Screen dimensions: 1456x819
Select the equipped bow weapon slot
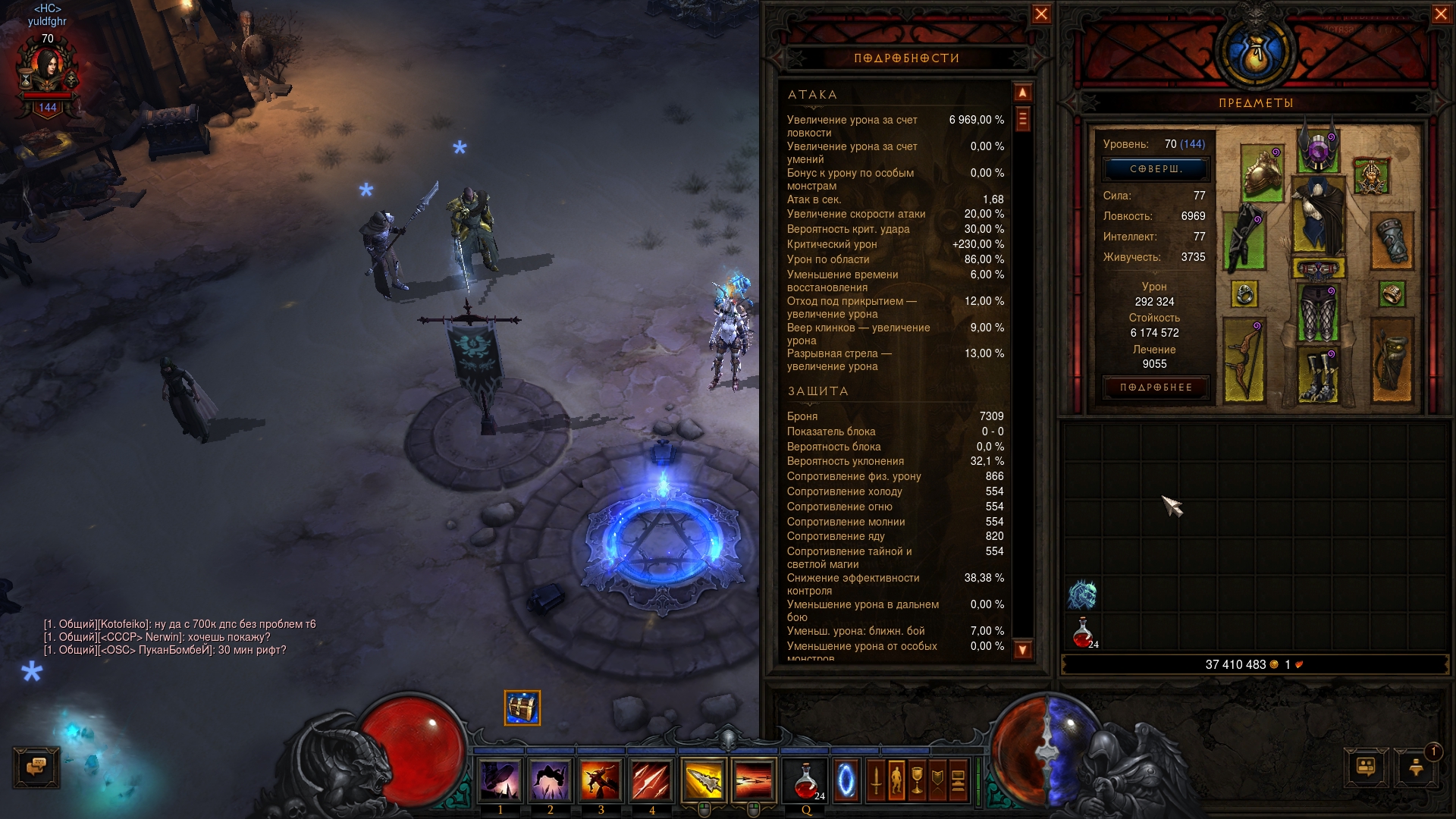(1244, 359)
